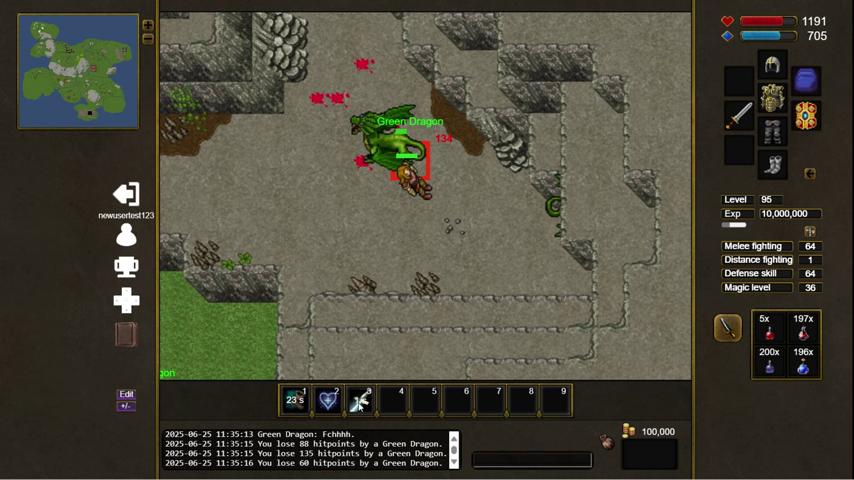Open the trophy highscores icon

coord(126,267)
